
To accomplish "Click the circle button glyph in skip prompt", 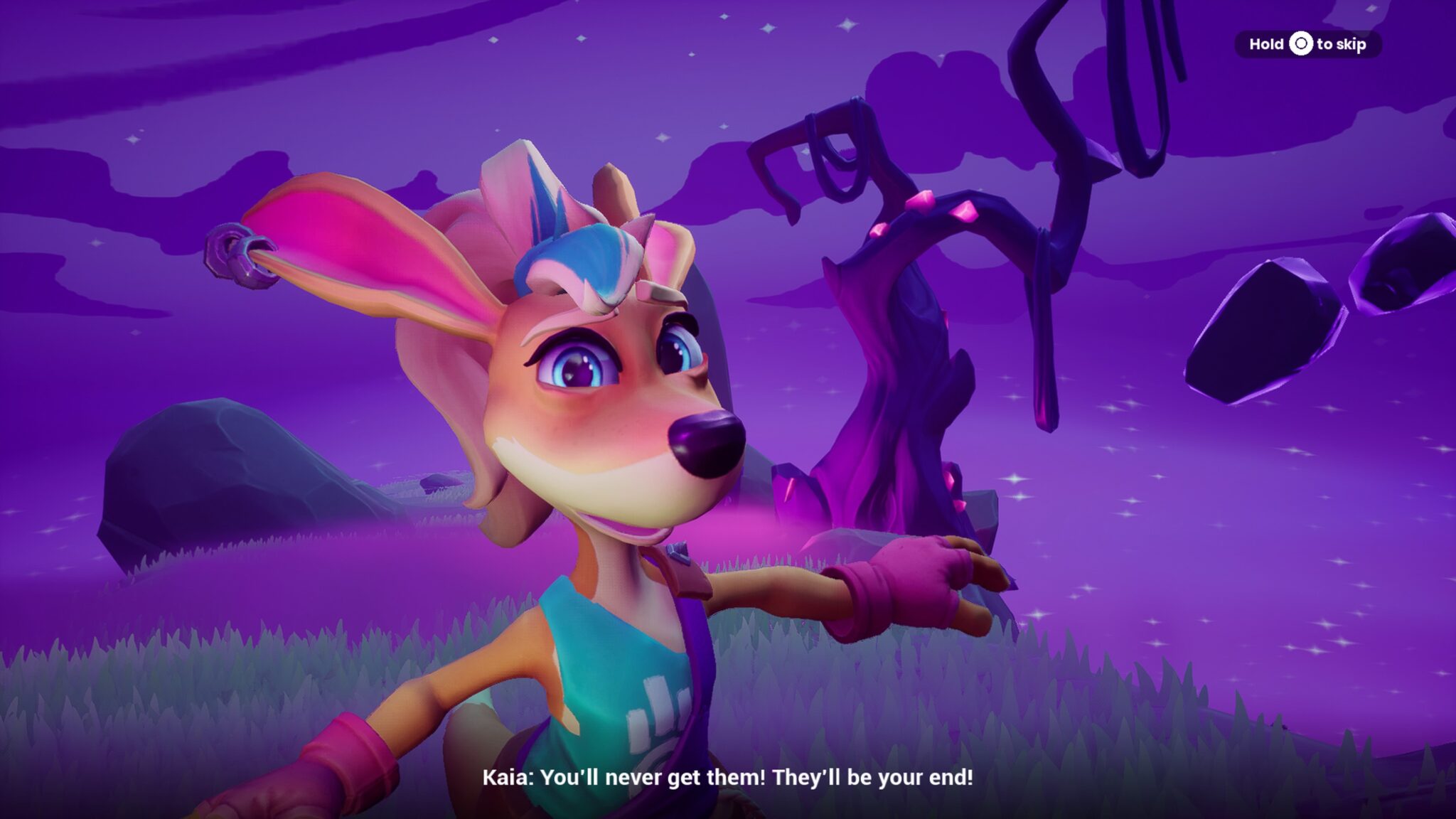I will (x=1300, y=44).
